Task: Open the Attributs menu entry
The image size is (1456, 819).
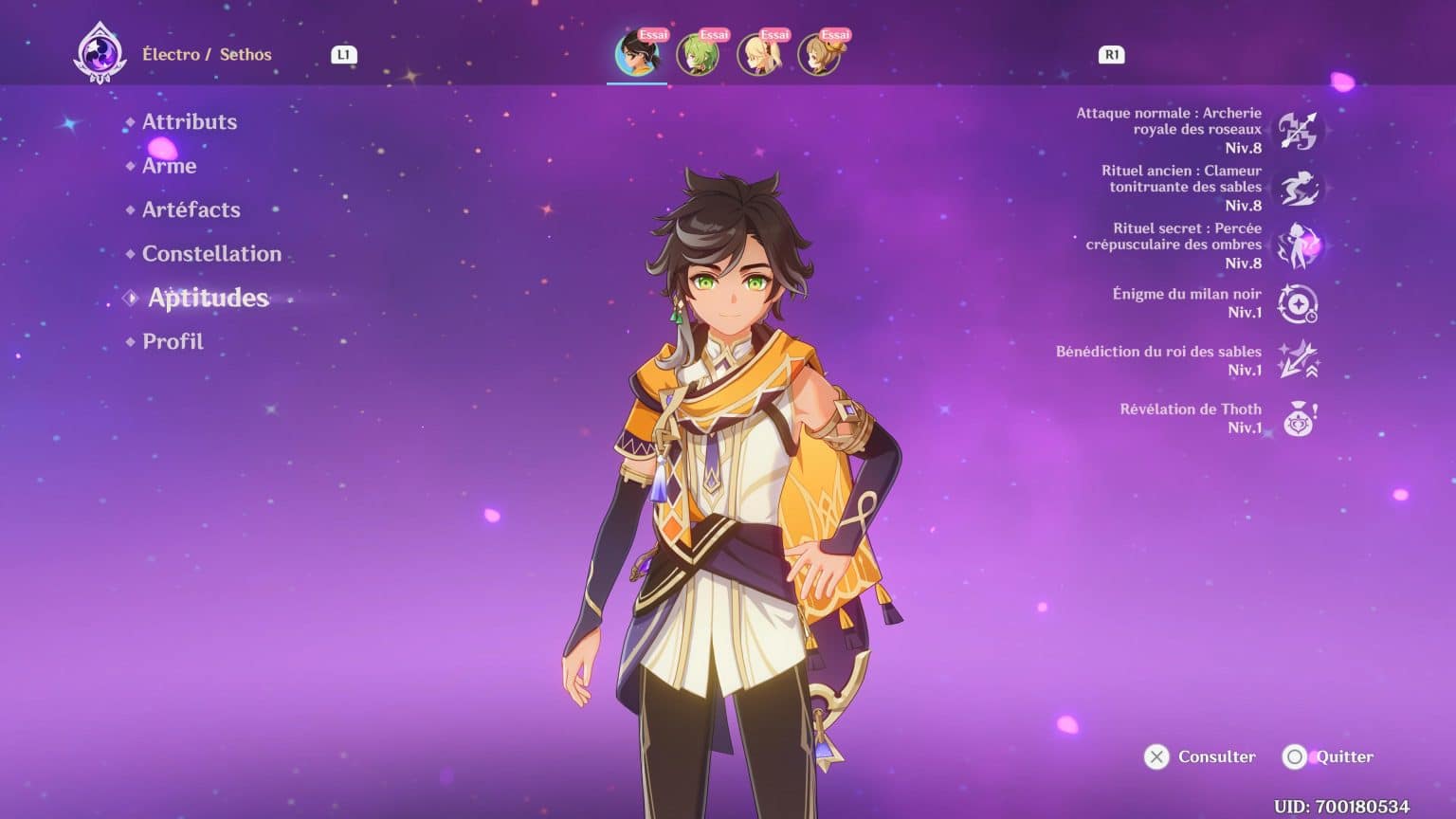Action: [189, 121]
